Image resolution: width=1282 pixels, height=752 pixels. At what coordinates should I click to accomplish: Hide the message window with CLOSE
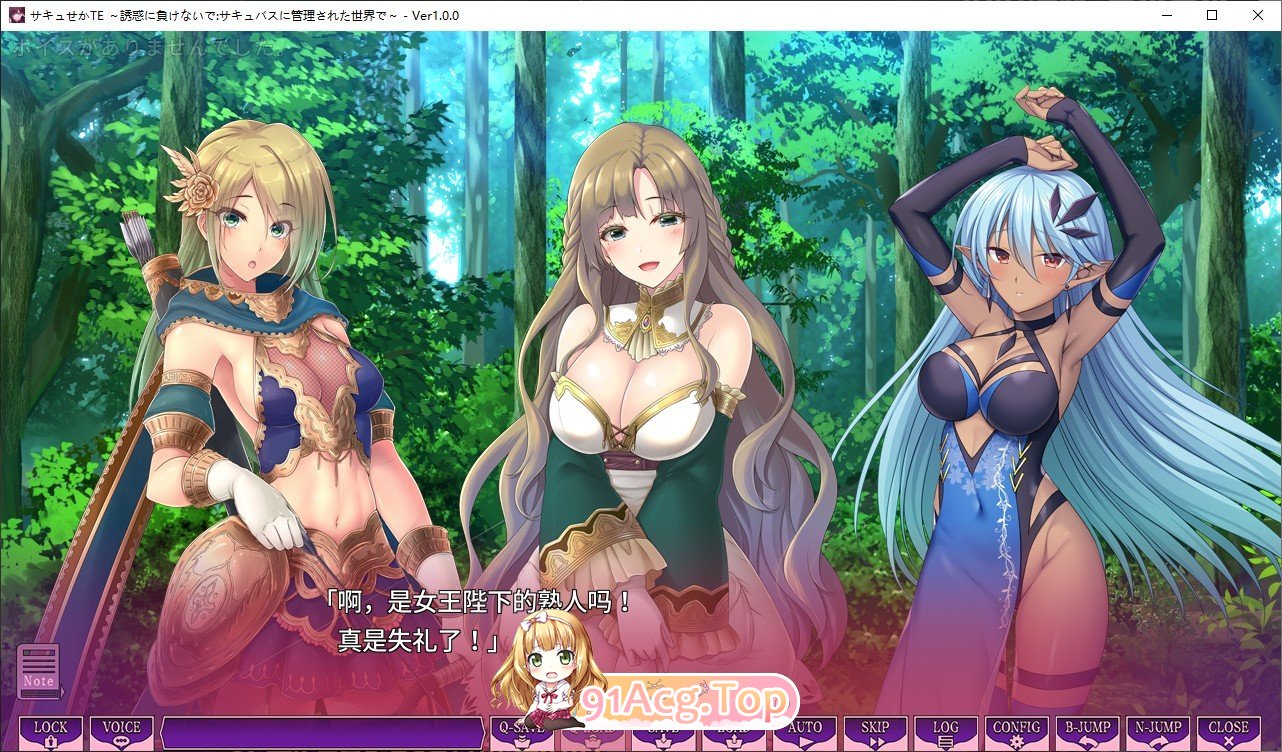(x=1229, y=730)
